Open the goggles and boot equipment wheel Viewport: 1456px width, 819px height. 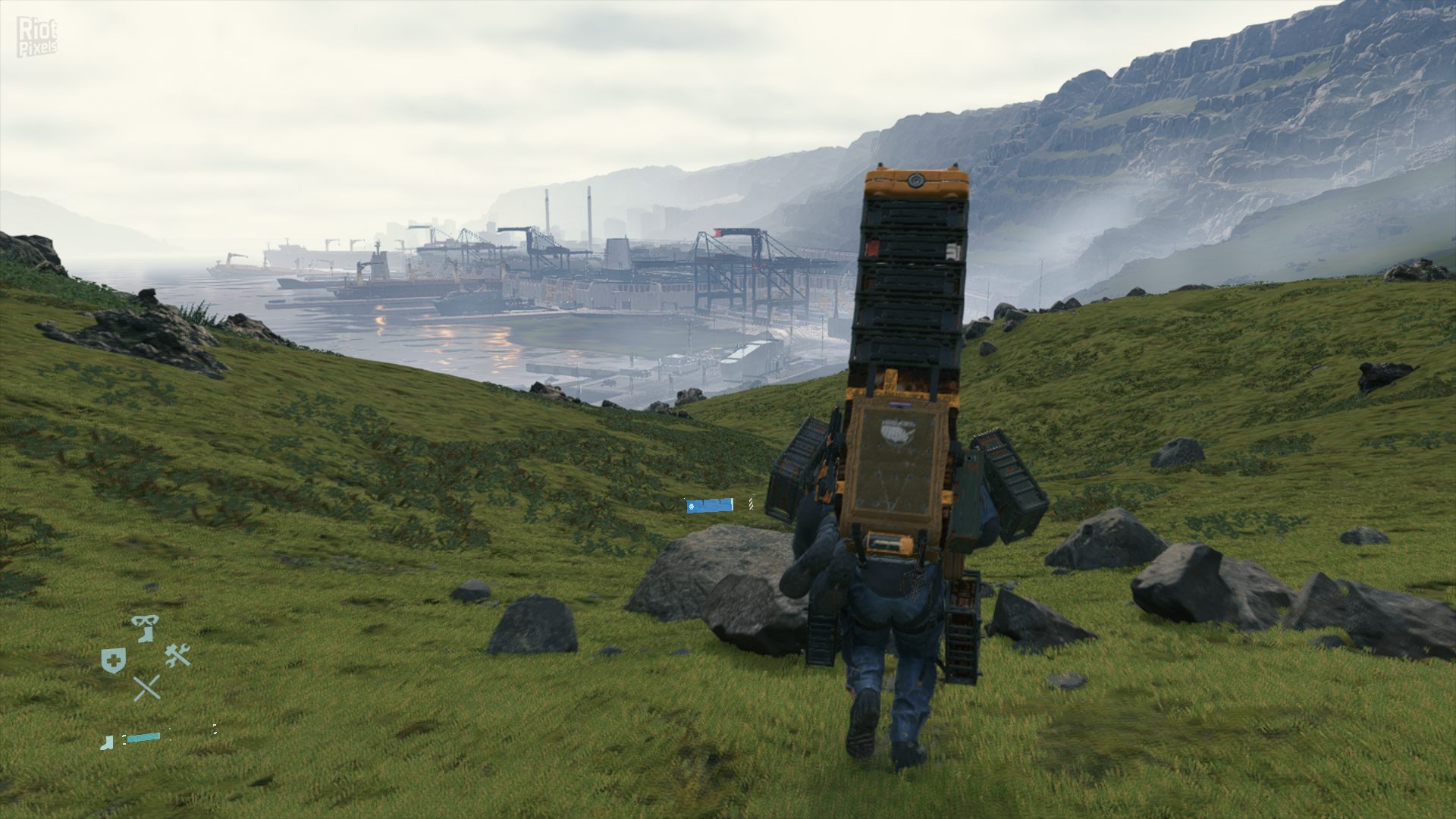click(x=145, y=628)
